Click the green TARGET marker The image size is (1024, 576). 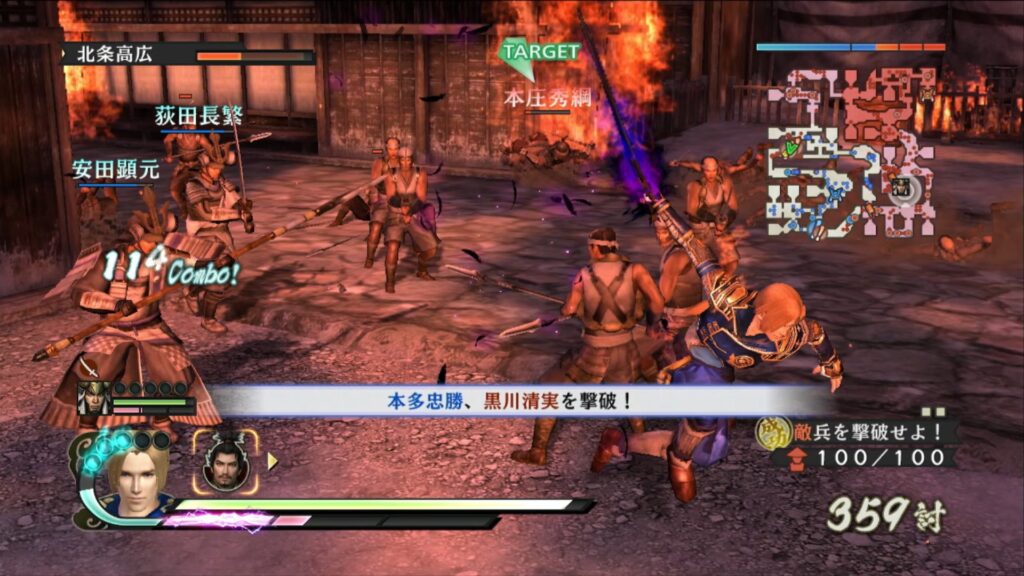pyautogui.click(x=538, y=54)
